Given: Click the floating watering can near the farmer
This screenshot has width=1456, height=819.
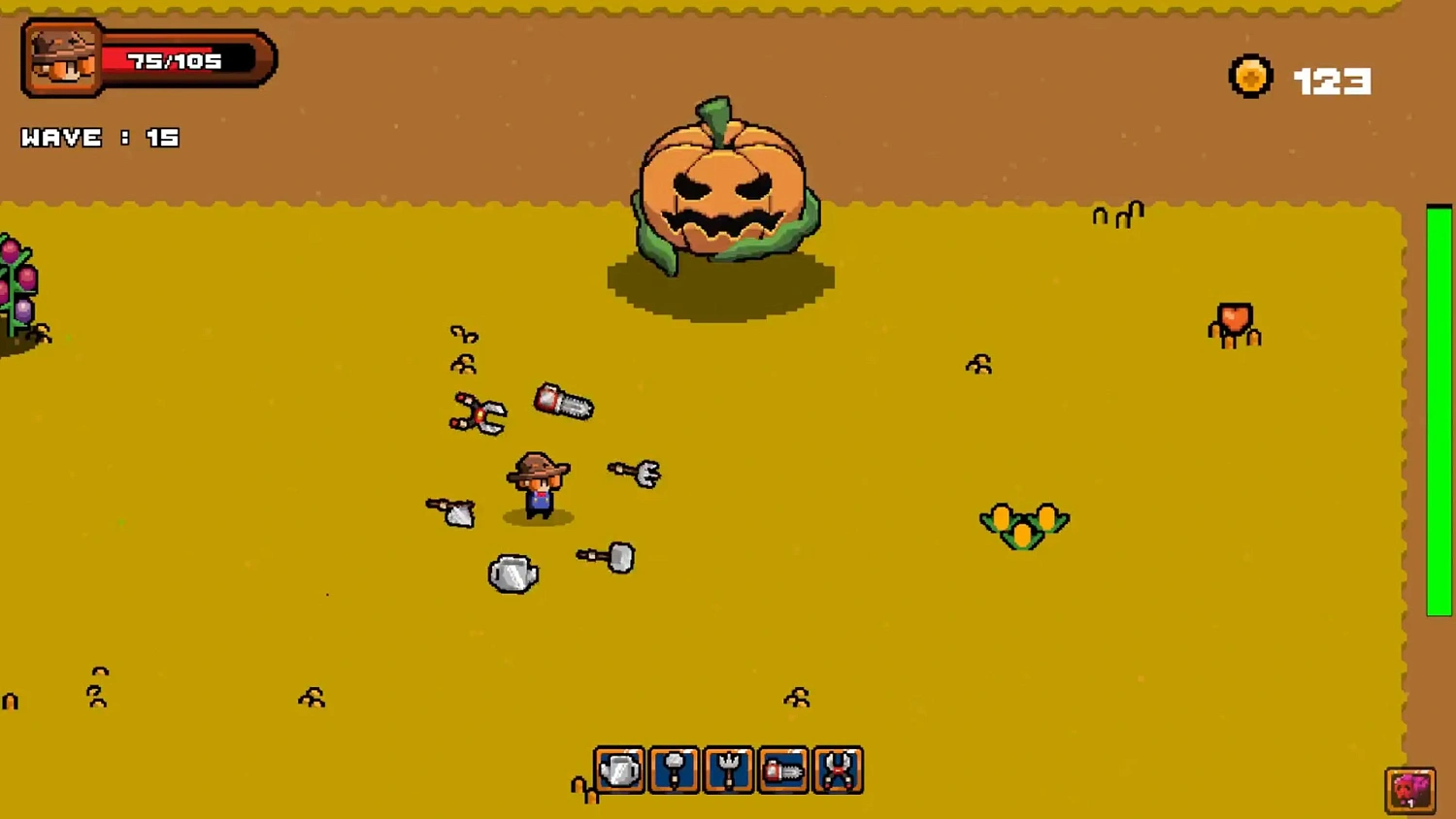Looking at the screenshot, I should coord(512,573).
